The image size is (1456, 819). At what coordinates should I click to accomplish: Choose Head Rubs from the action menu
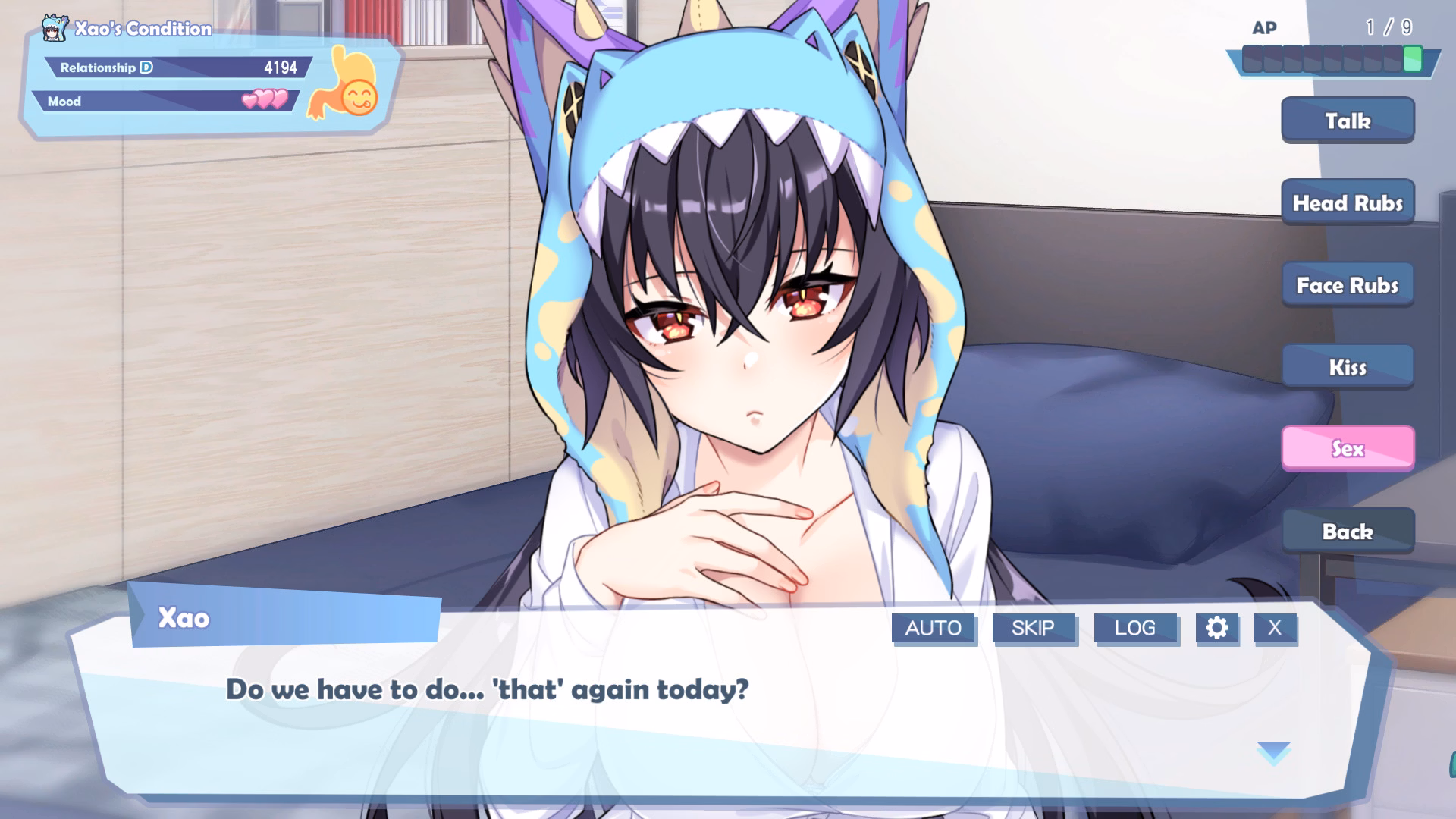1348,202
